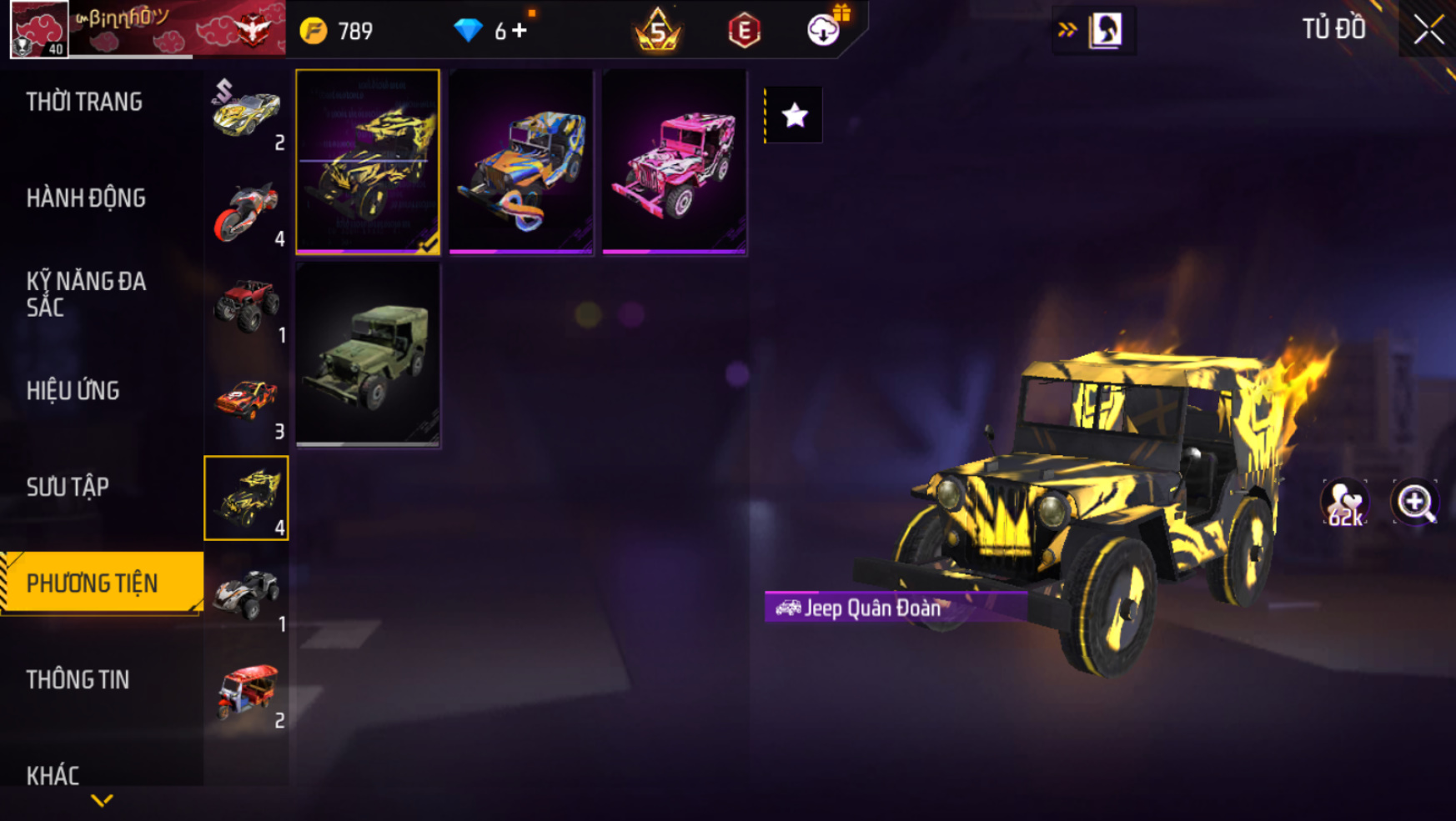Open the cloud download gift icon

pyautogui.click(x=824, y=30)
